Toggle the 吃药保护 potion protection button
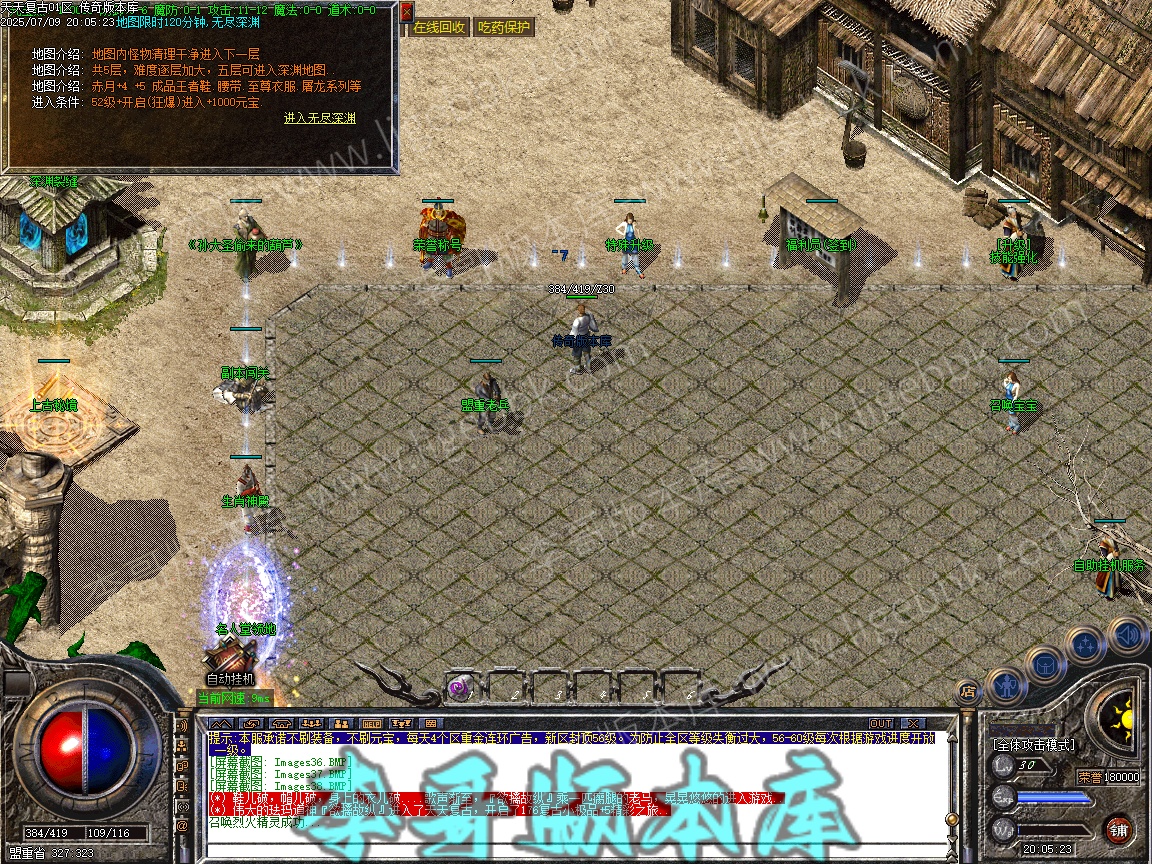This screenshot has width=1152, height=864. click(x=503, y=27)
